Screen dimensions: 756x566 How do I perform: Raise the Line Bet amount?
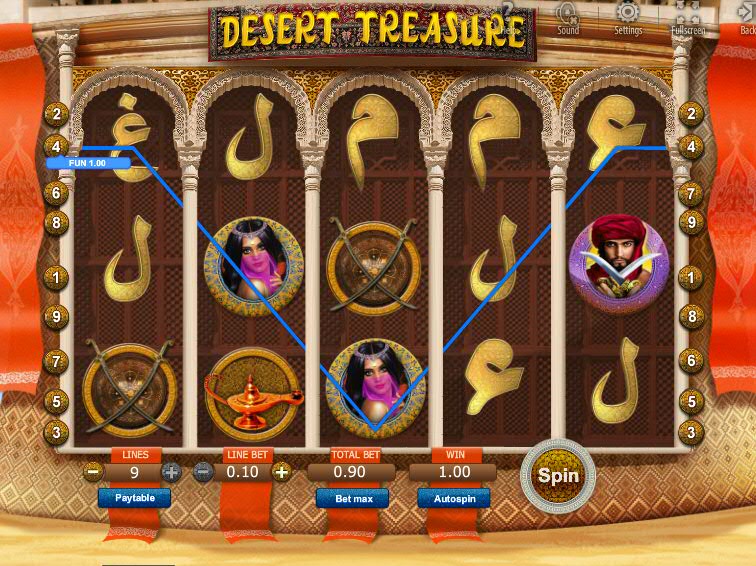pyautogui.click(x=282, y=472)
